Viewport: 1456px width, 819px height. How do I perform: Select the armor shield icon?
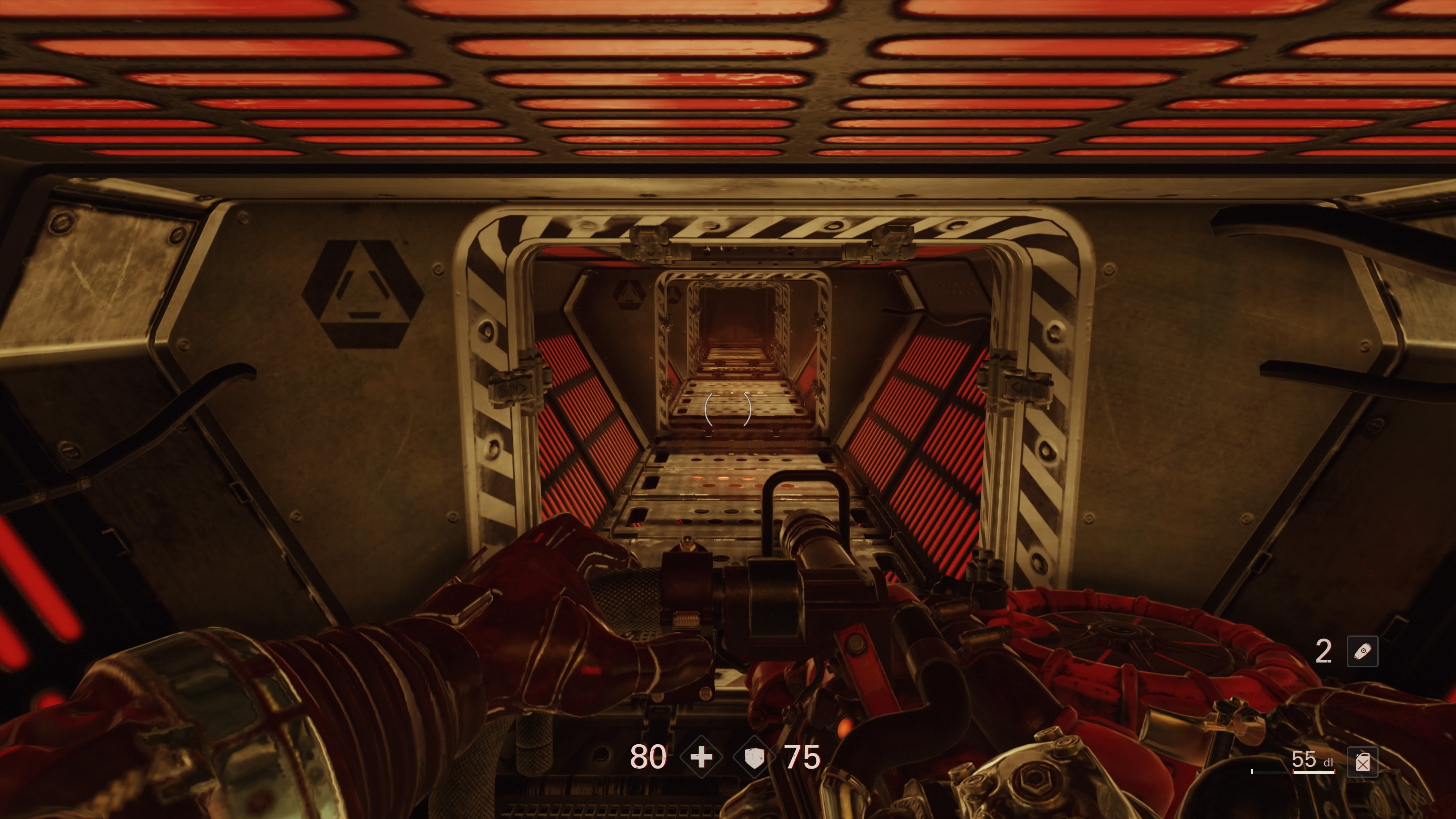pos(754,757)
